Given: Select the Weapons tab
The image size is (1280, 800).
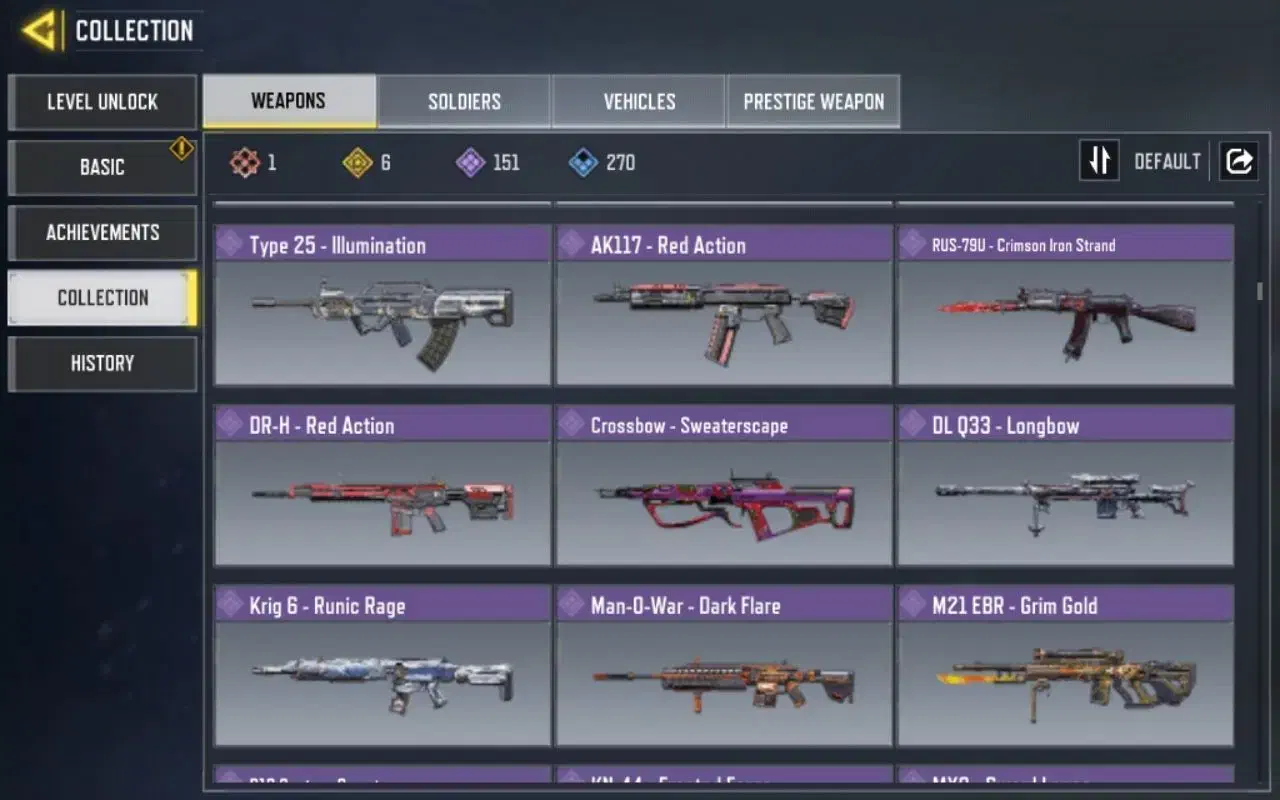Looking at the screenshot, I should (289, 101).
